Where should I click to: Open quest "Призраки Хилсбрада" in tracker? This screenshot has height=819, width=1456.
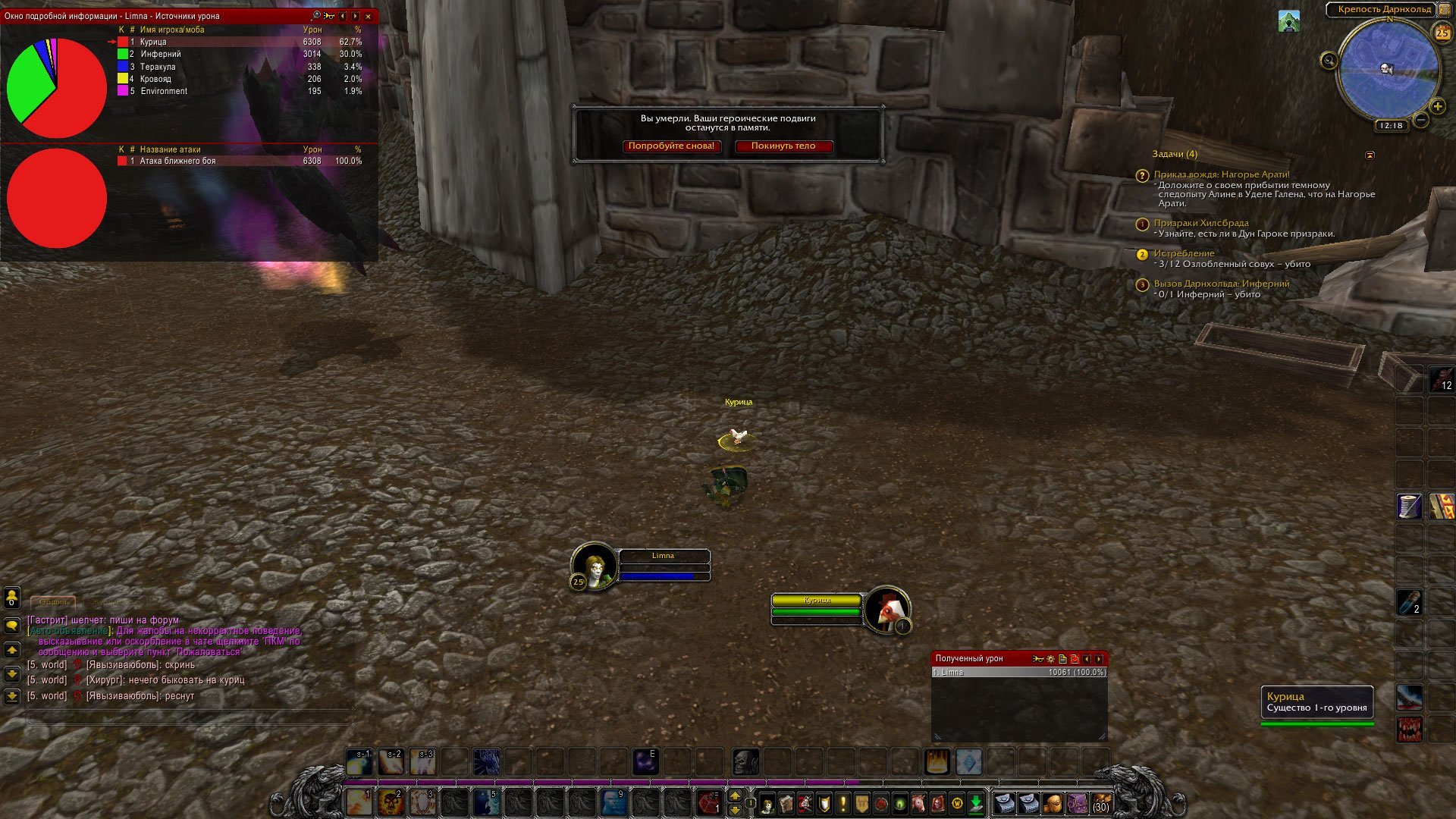pyautogui.click(x=1200, y=223)
